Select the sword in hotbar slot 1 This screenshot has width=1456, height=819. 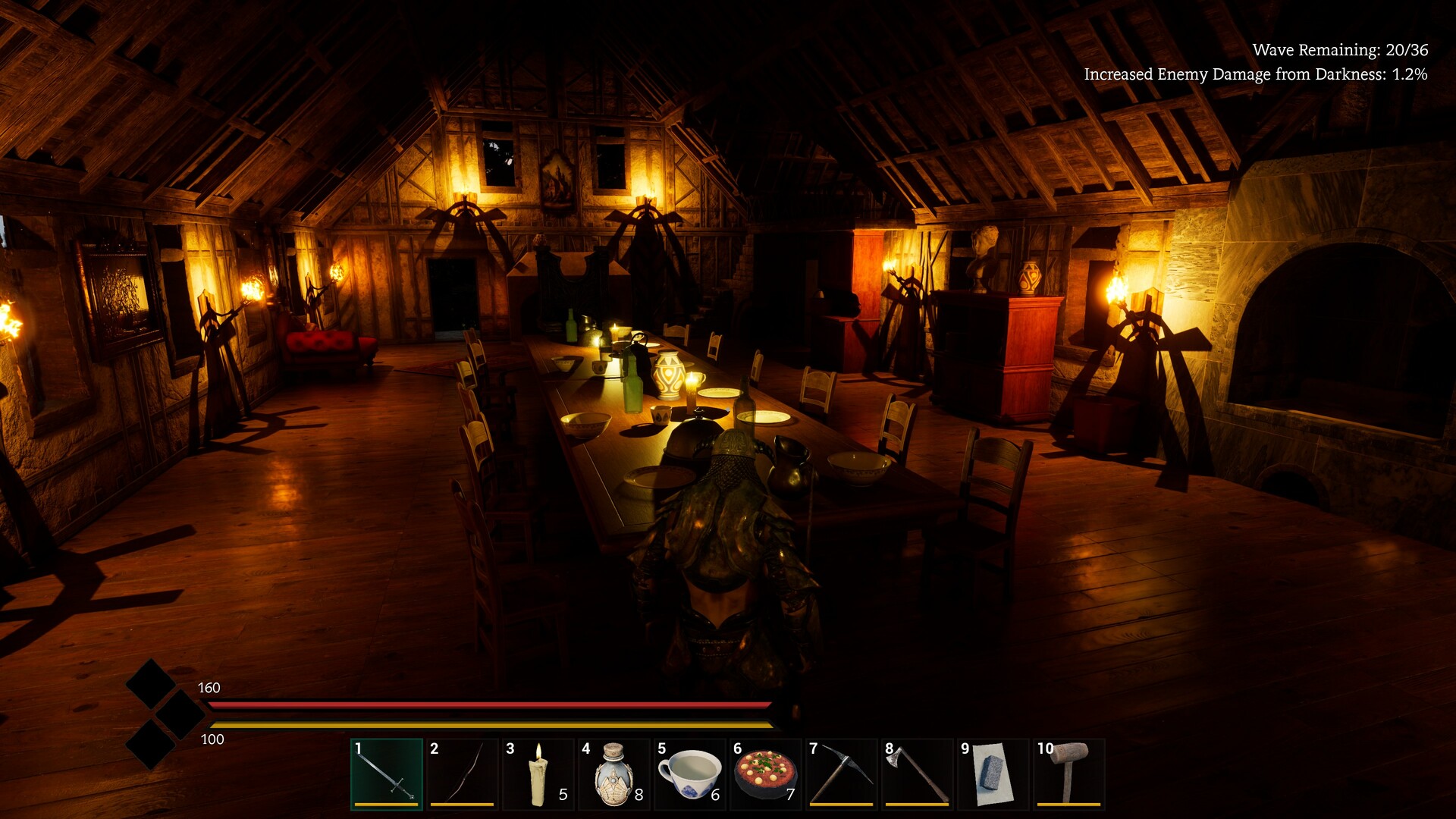click(387, 773)
